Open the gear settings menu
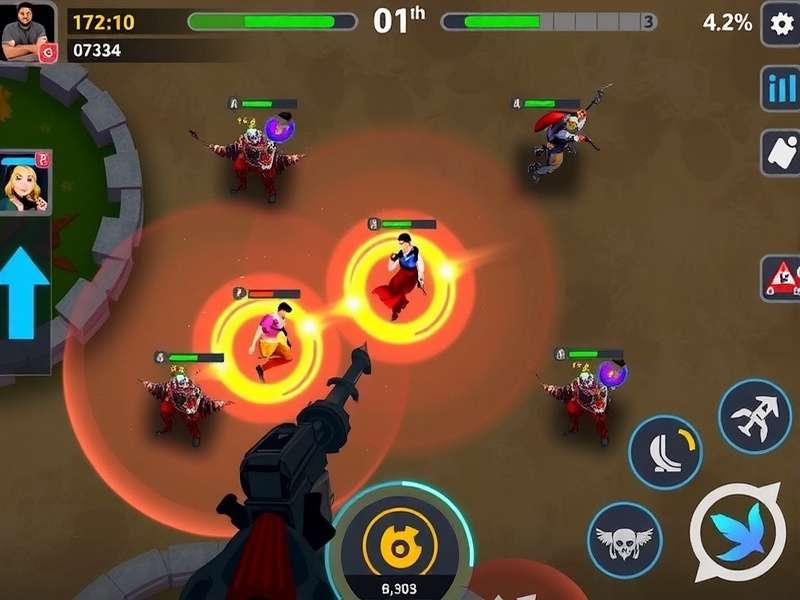Viewport: 800px width, 600px height. point(779,23)
